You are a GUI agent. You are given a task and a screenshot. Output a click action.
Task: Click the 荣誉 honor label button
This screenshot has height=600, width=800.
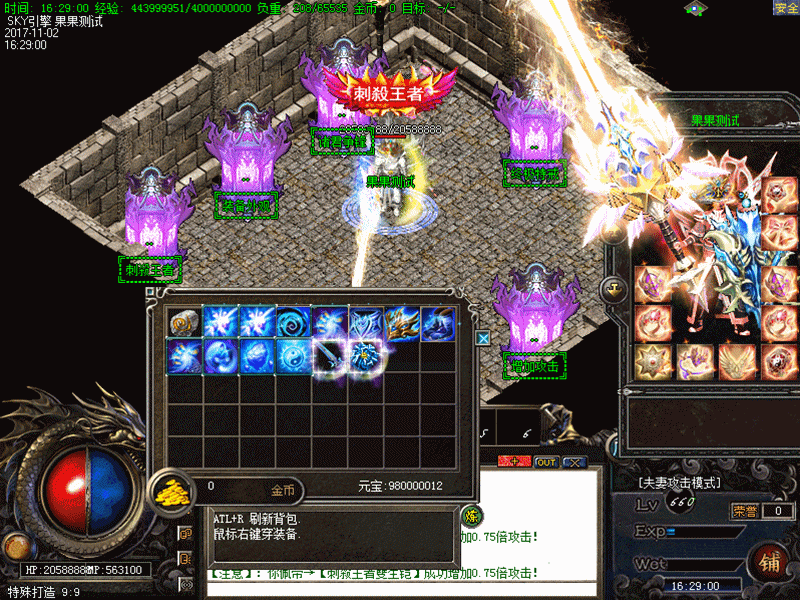tap(744, 511)
